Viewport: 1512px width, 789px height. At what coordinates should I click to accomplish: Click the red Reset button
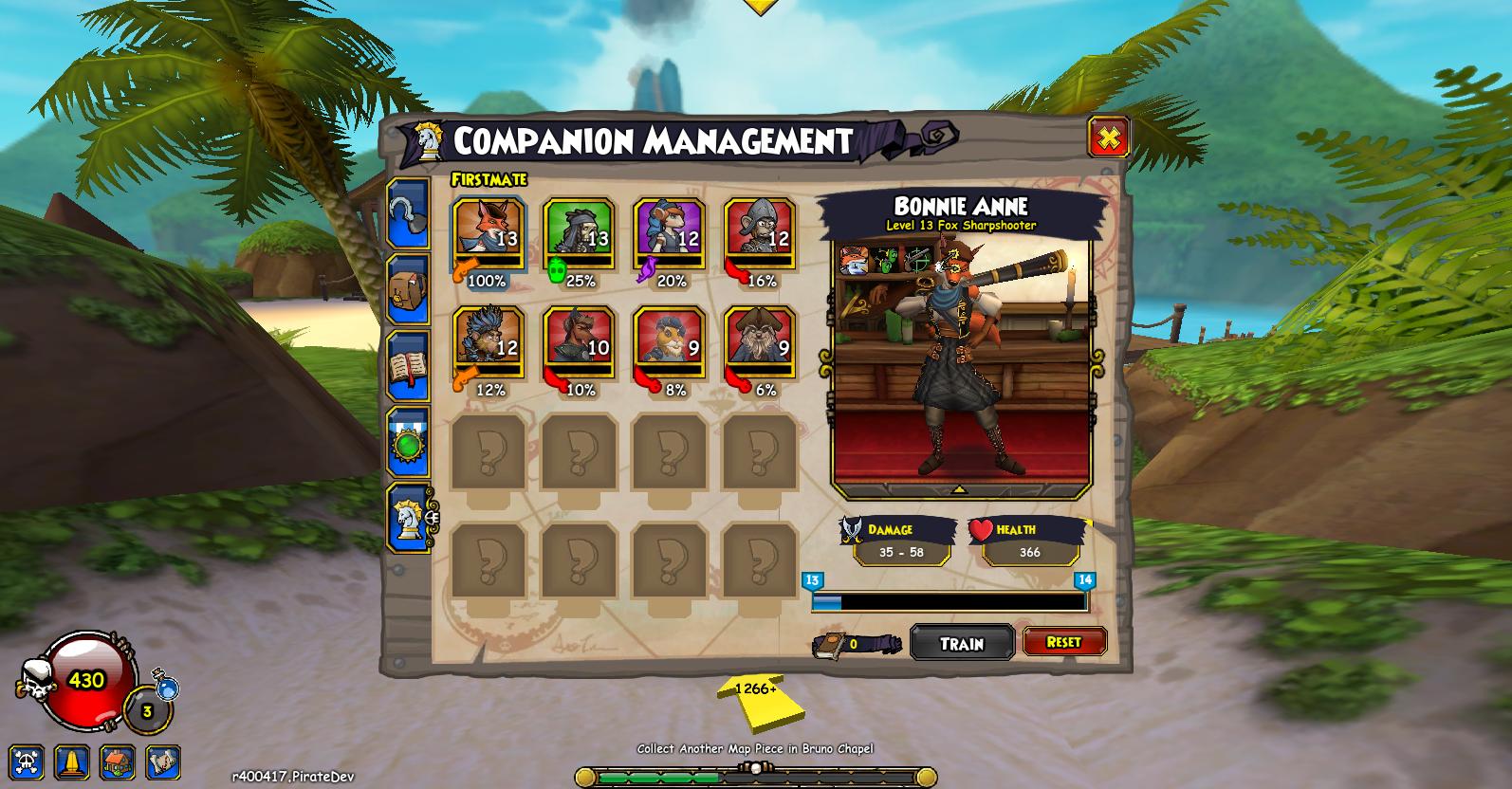coord(1063,642)
